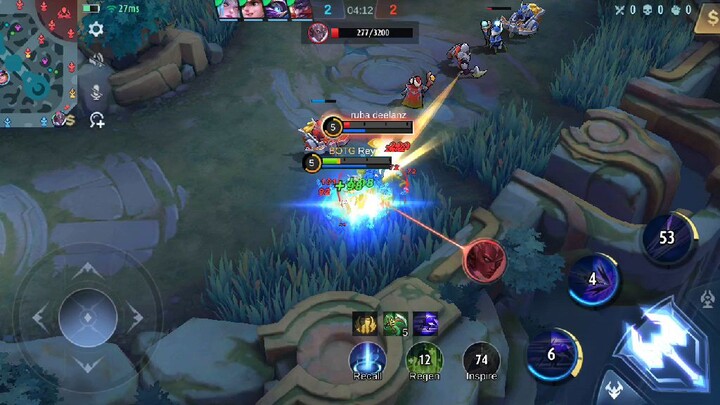Toggle the microphone icon

(x=97, y=92)
